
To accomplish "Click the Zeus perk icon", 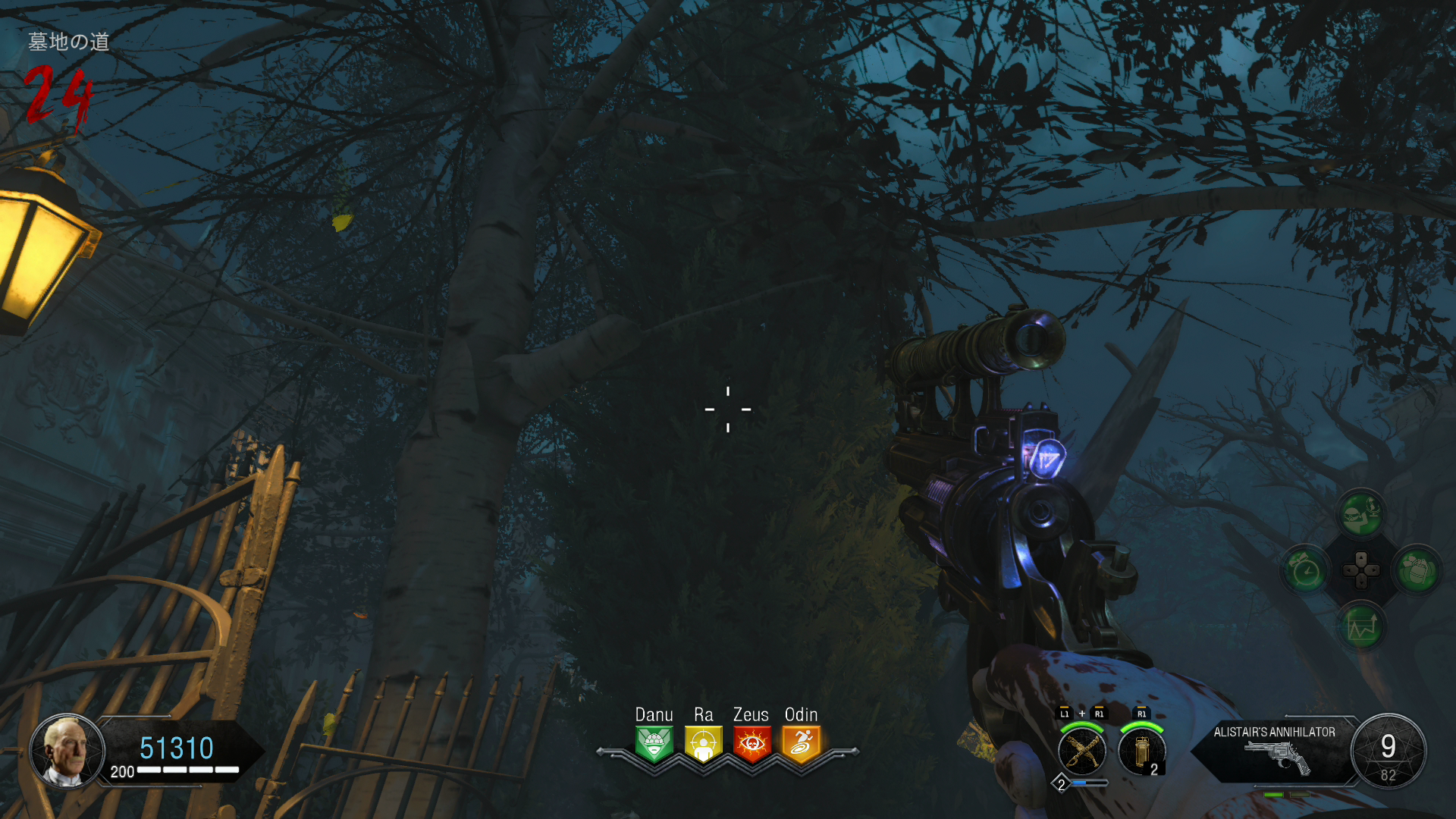I will (752, 744).
